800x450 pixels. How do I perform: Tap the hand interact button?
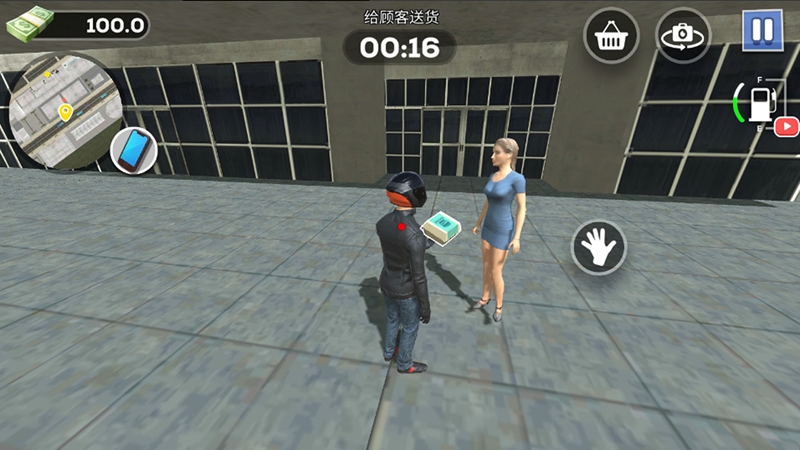pyautogui.click(x=598, y=246)
